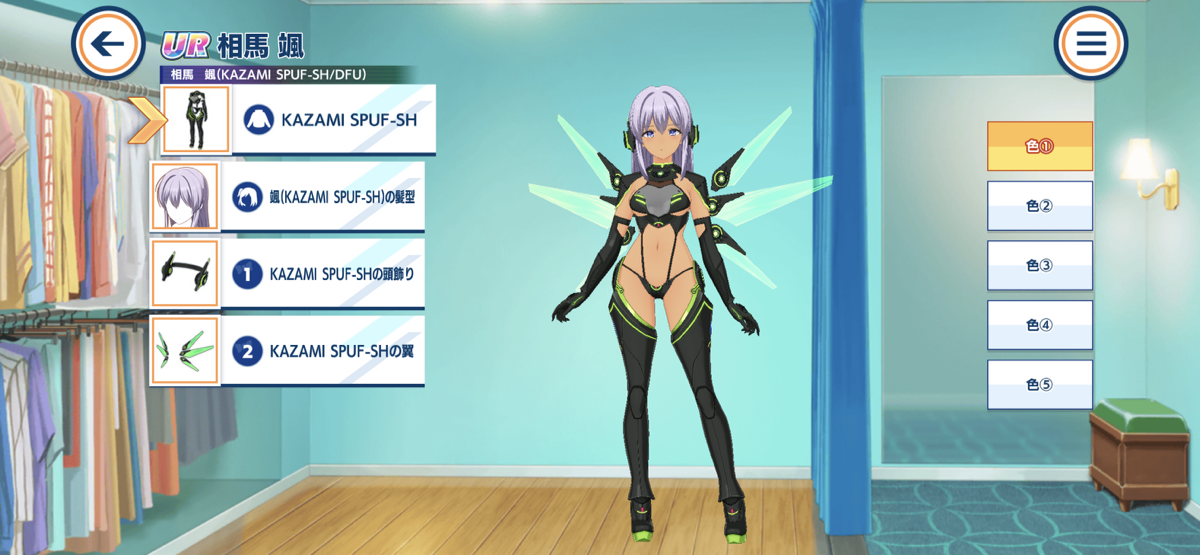Apply color option 色①
This screenshot has height=555, width=1200.
tap(1039, 146)
